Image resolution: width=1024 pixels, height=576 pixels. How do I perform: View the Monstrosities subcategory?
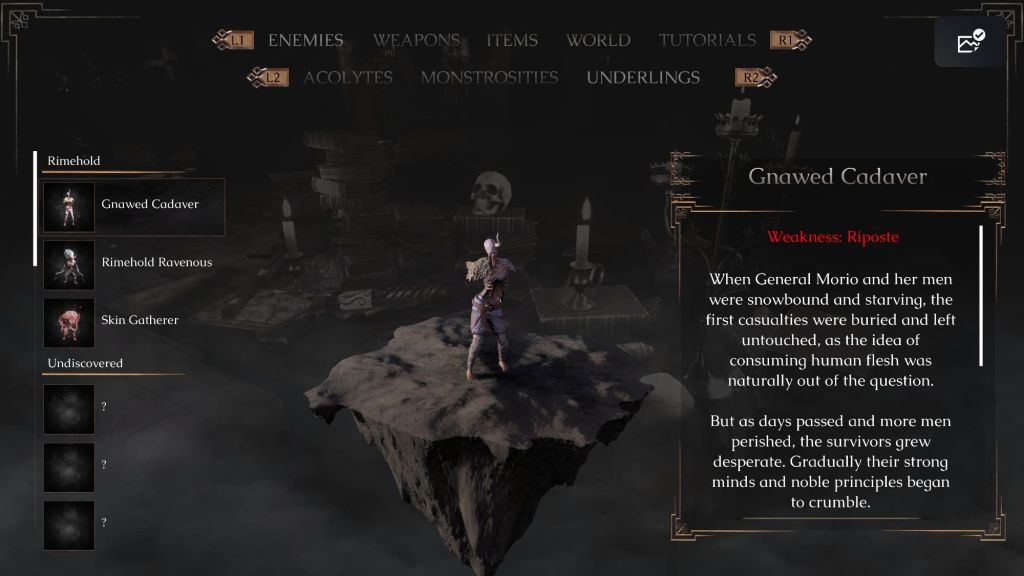489,78
